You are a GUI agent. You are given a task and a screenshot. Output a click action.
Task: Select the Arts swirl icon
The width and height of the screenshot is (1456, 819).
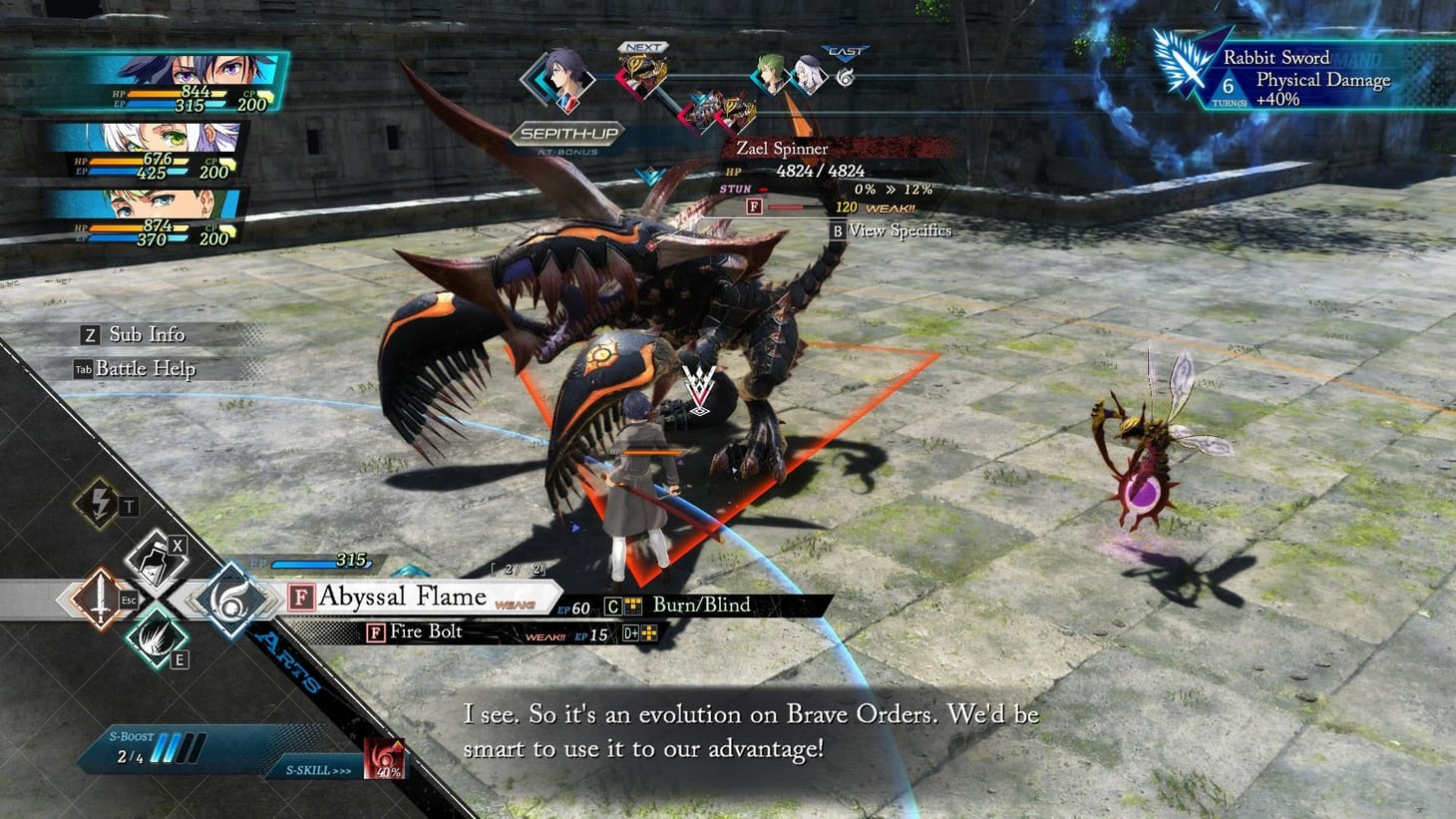click(231, 600)
